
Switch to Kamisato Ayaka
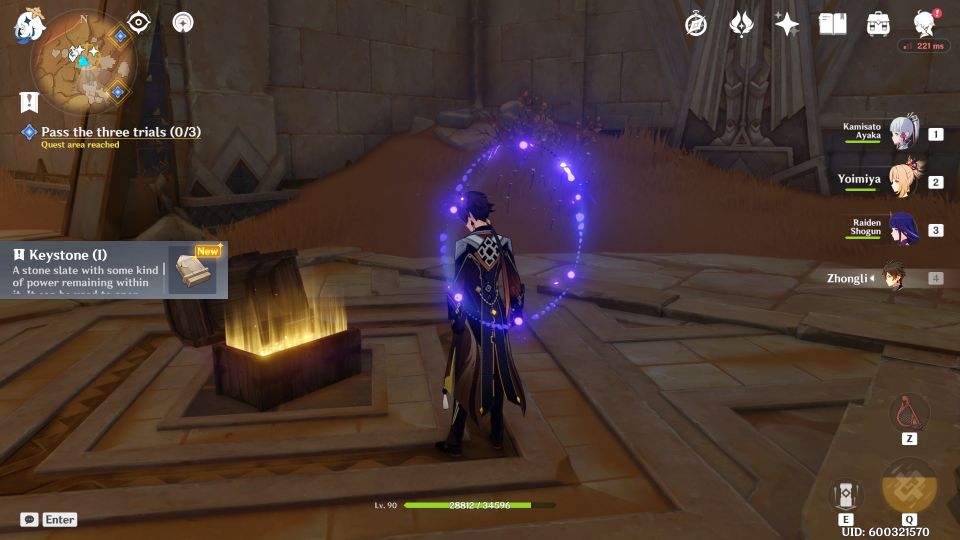pos(903,134)
